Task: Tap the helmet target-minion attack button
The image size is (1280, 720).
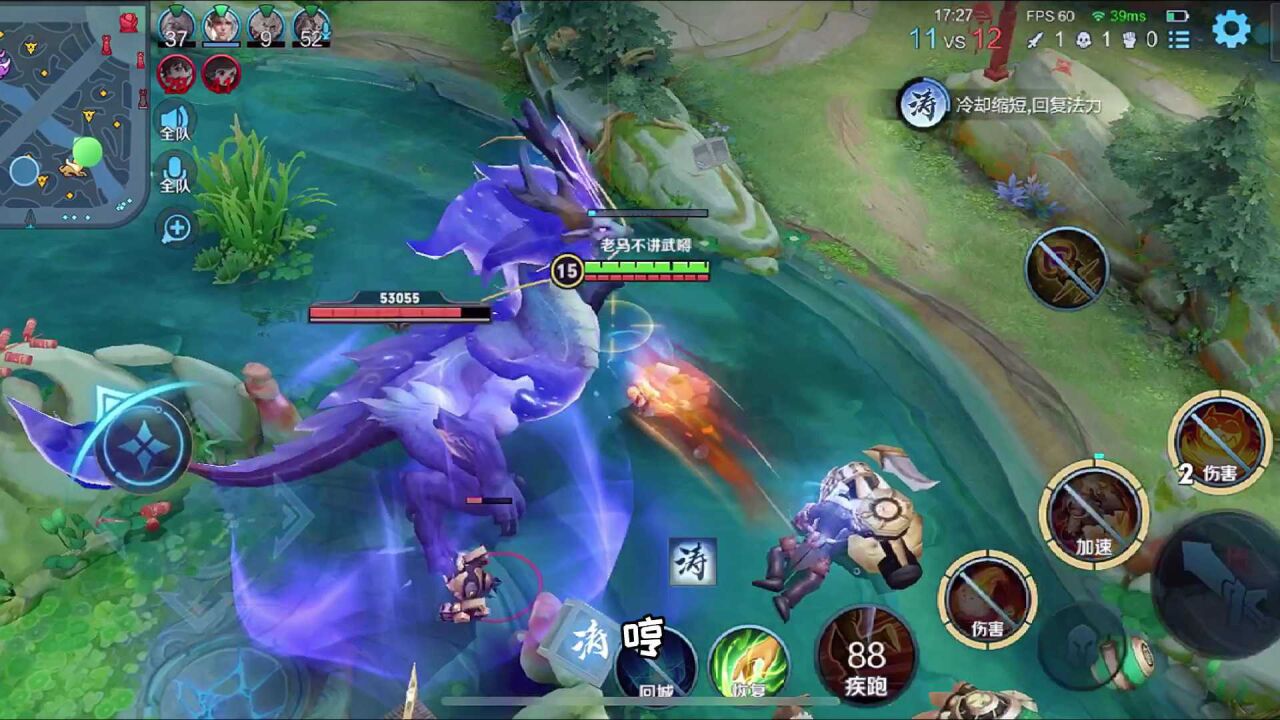Action: [x=1085, y=647]
